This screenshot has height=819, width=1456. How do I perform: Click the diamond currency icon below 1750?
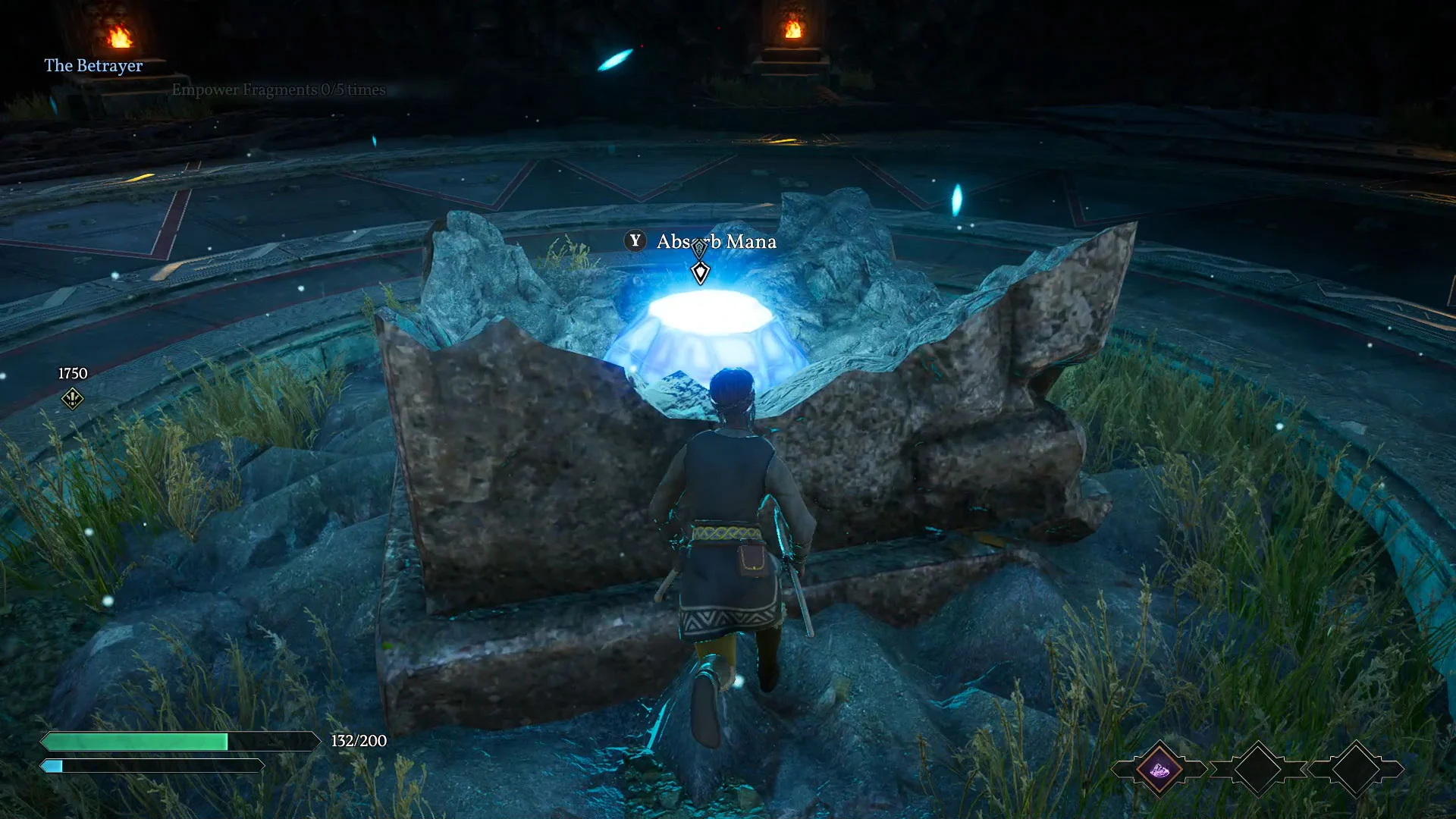click(72, 398)
